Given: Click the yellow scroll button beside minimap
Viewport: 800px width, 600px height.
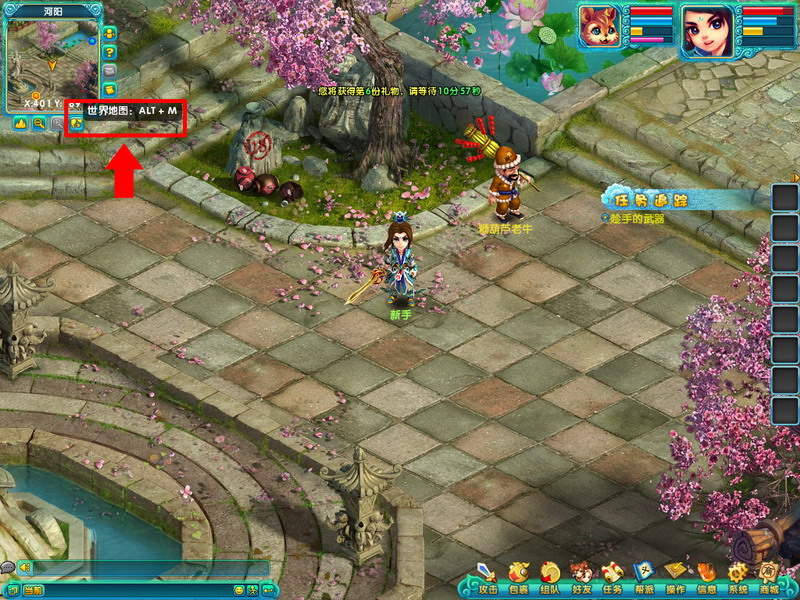Looking at the screenshot, I should pyautogui.click(x=110, y=91).
